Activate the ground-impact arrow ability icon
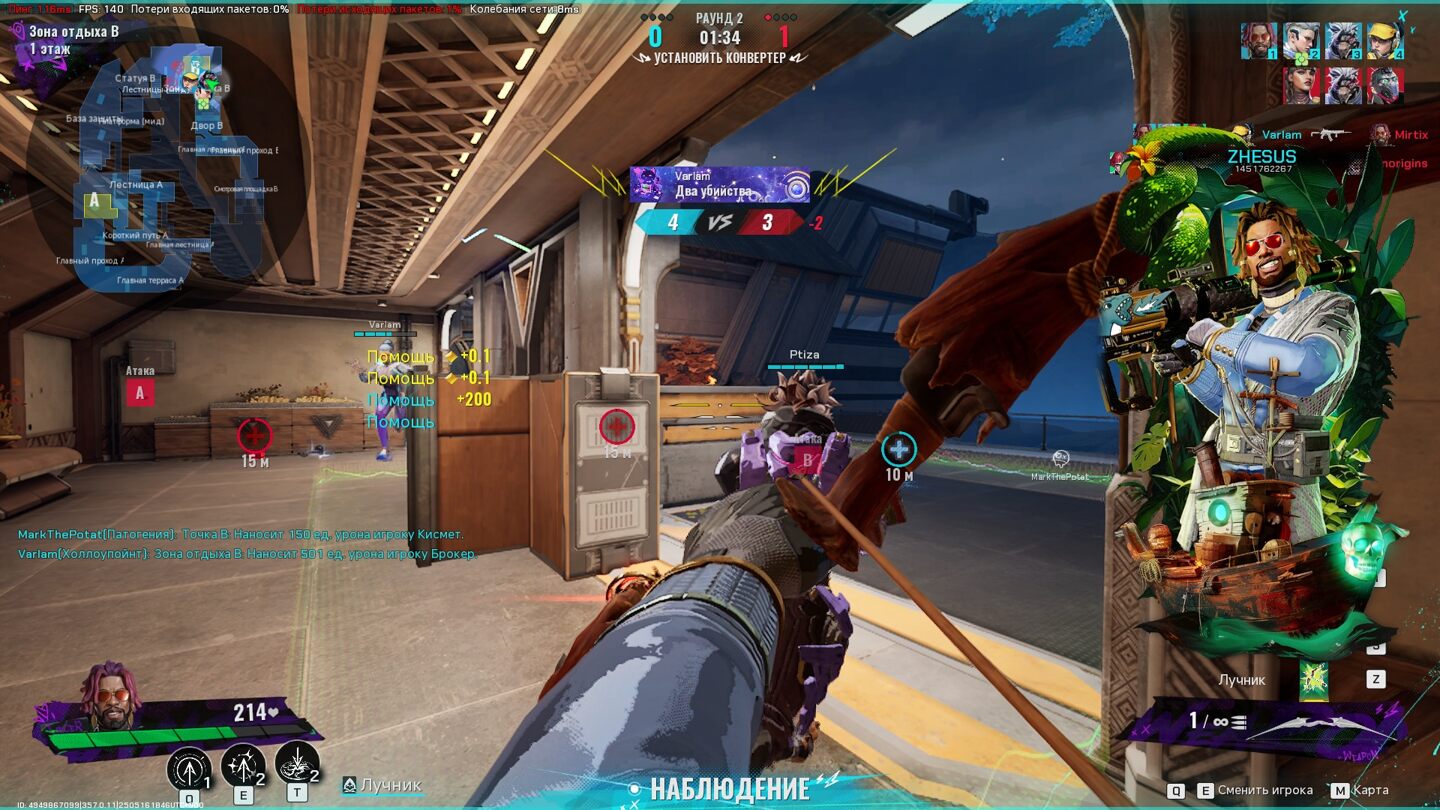The image size is (1440, 810). (x=297, y=763)
